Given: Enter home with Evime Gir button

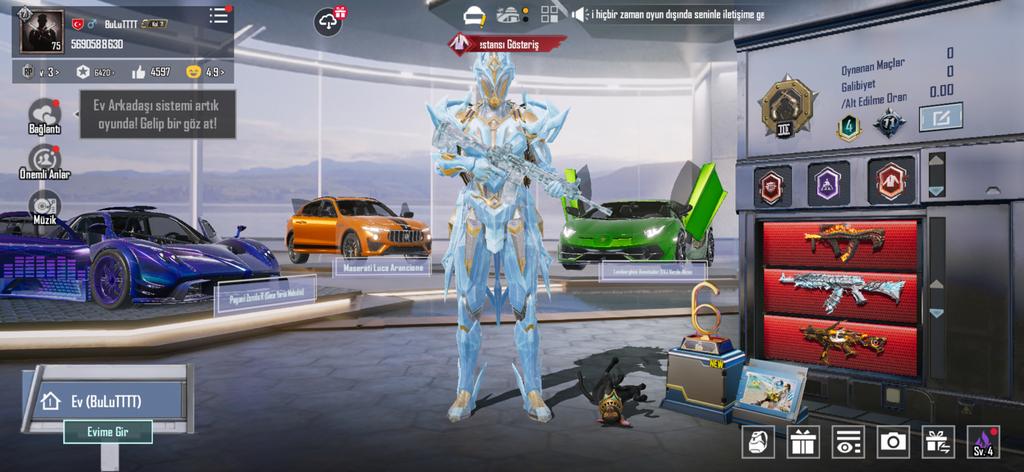Looking at the screenshot, I should tap(108, 432).
